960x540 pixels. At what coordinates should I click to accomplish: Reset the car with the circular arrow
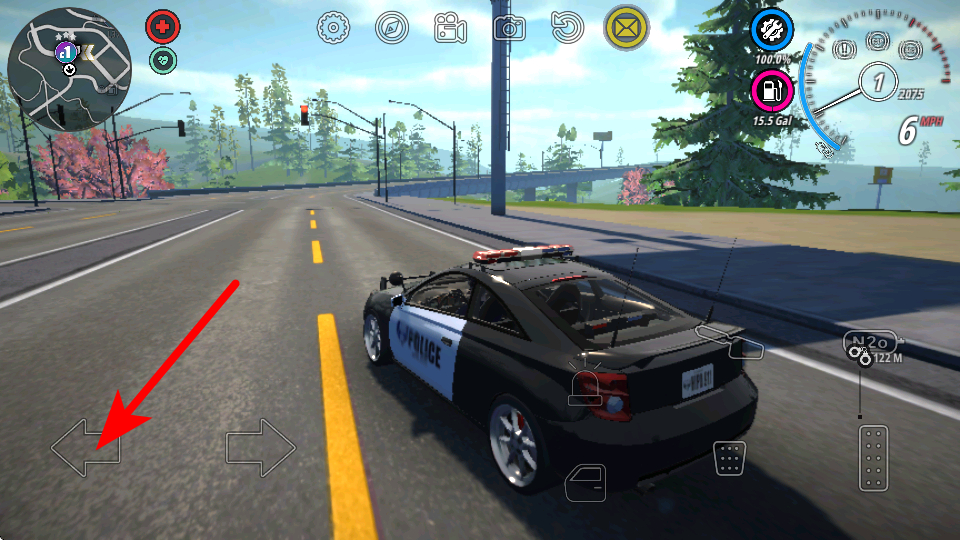click(567, 28)
